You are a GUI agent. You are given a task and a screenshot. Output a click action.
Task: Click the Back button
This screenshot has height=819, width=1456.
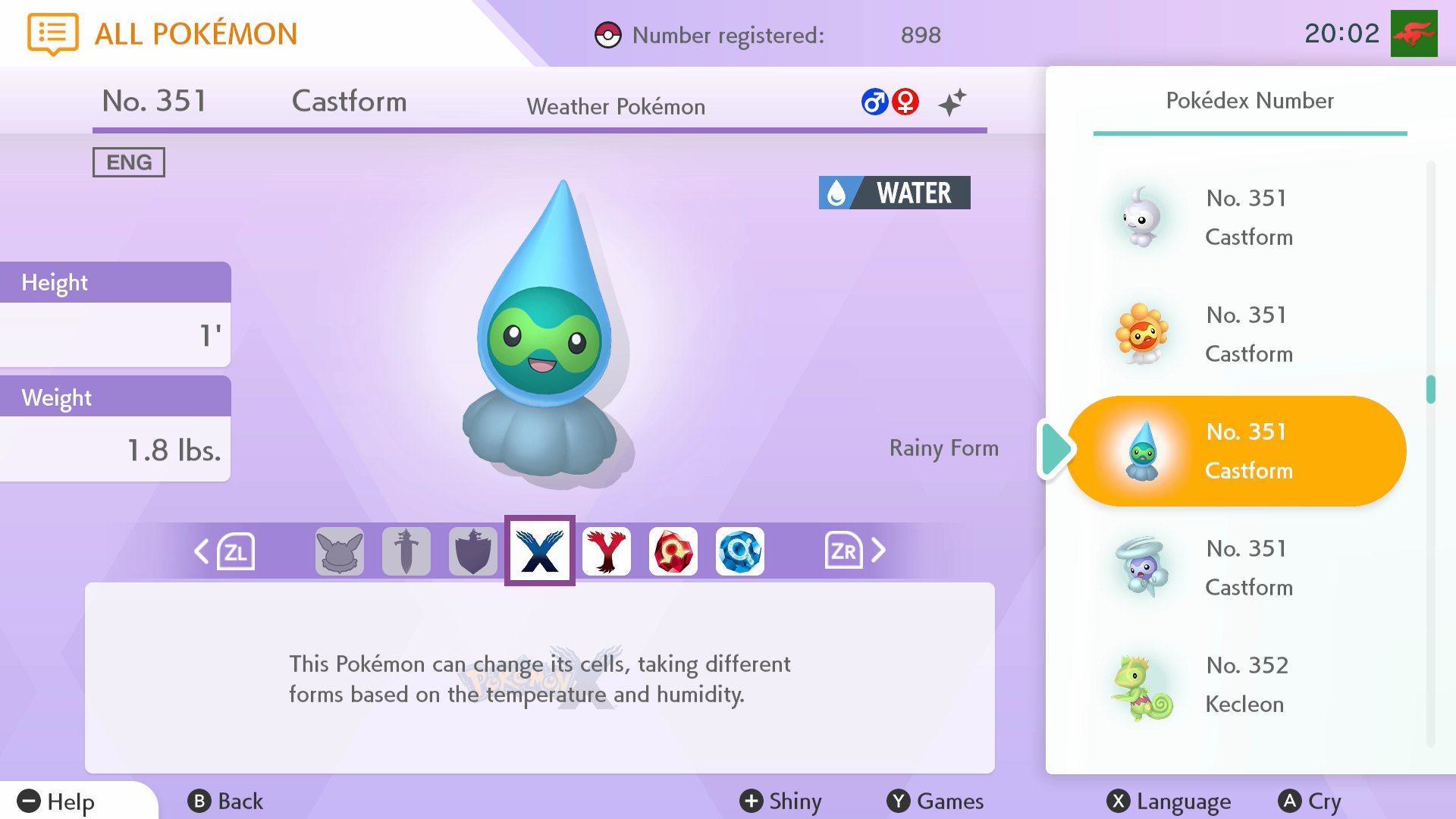[226, 801]
